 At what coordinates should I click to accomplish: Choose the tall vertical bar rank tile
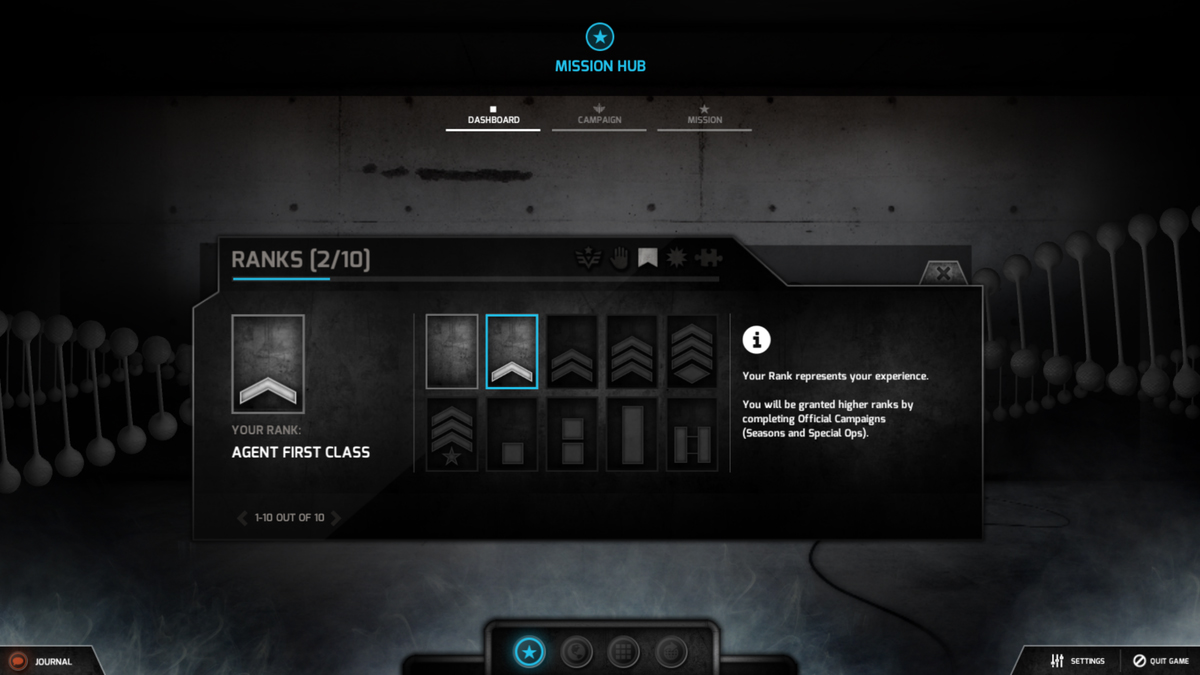click(632, 434)
